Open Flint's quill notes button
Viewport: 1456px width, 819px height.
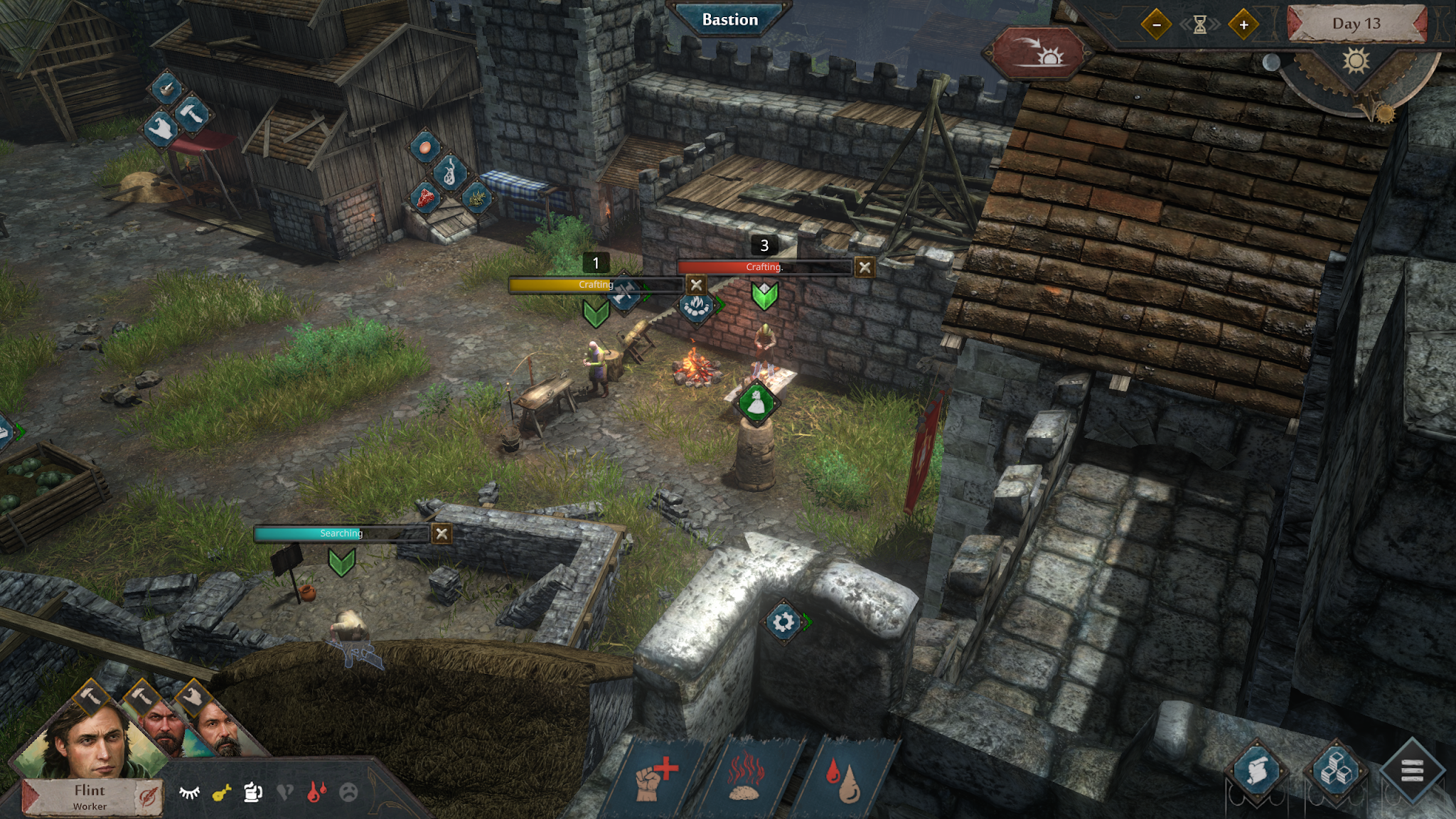148,798
